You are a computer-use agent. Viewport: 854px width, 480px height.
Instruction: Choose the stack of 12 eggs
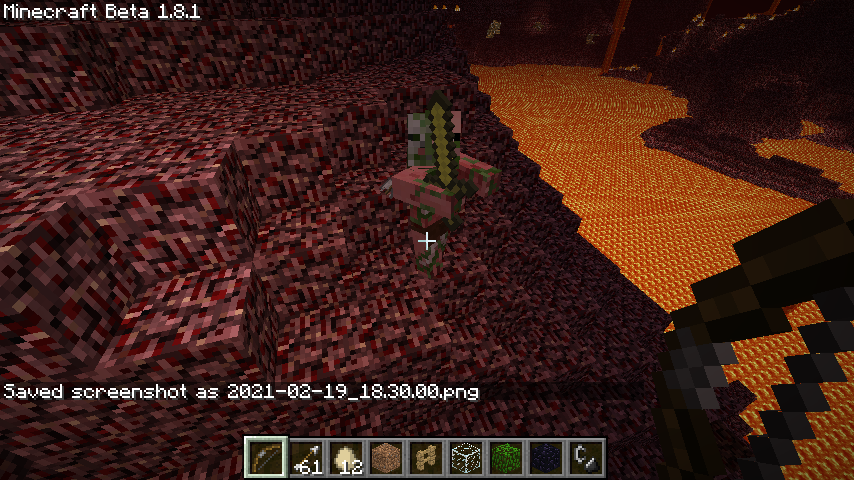coord(347,458)
